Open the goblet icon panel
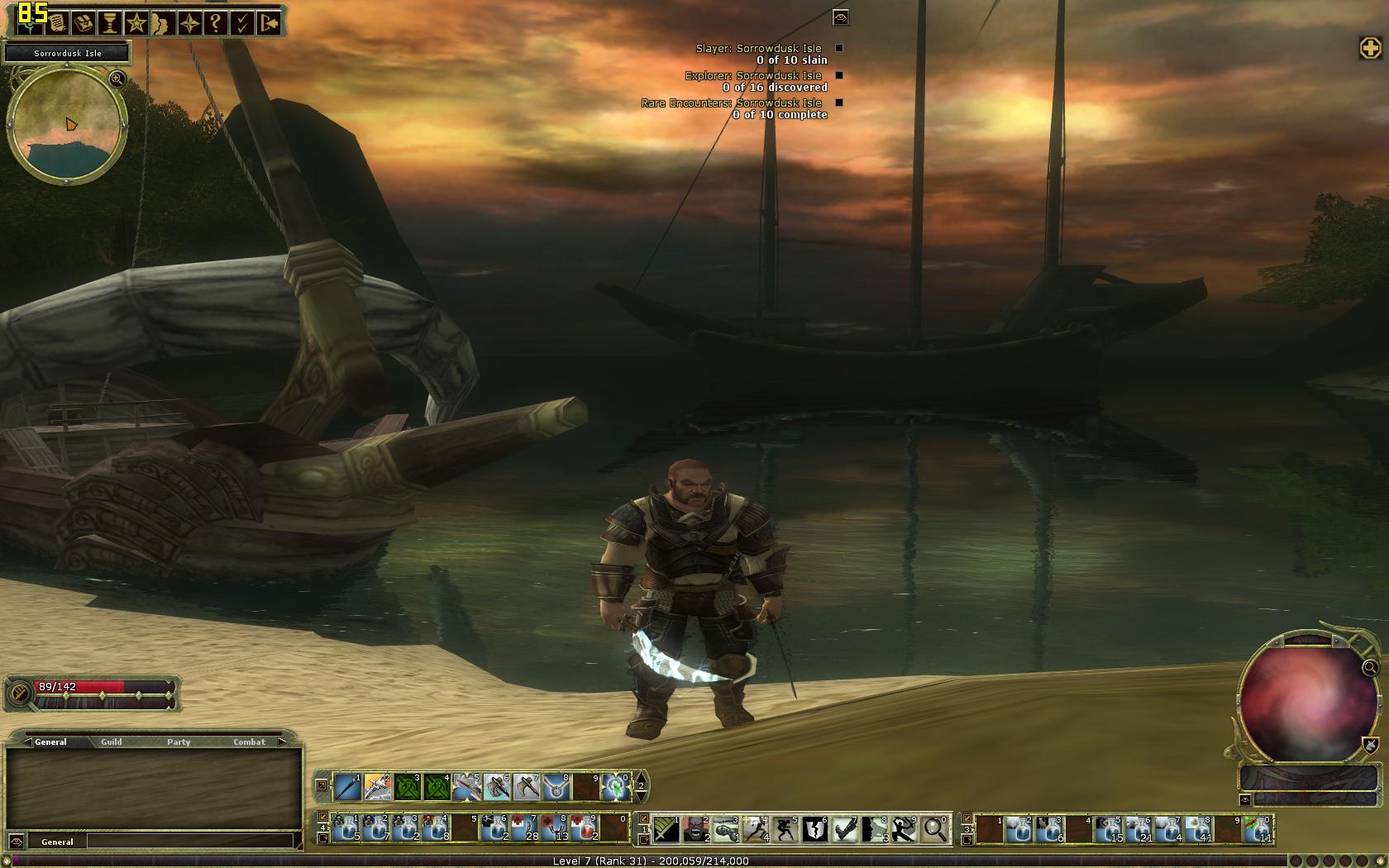 click(x=109, y=23)
